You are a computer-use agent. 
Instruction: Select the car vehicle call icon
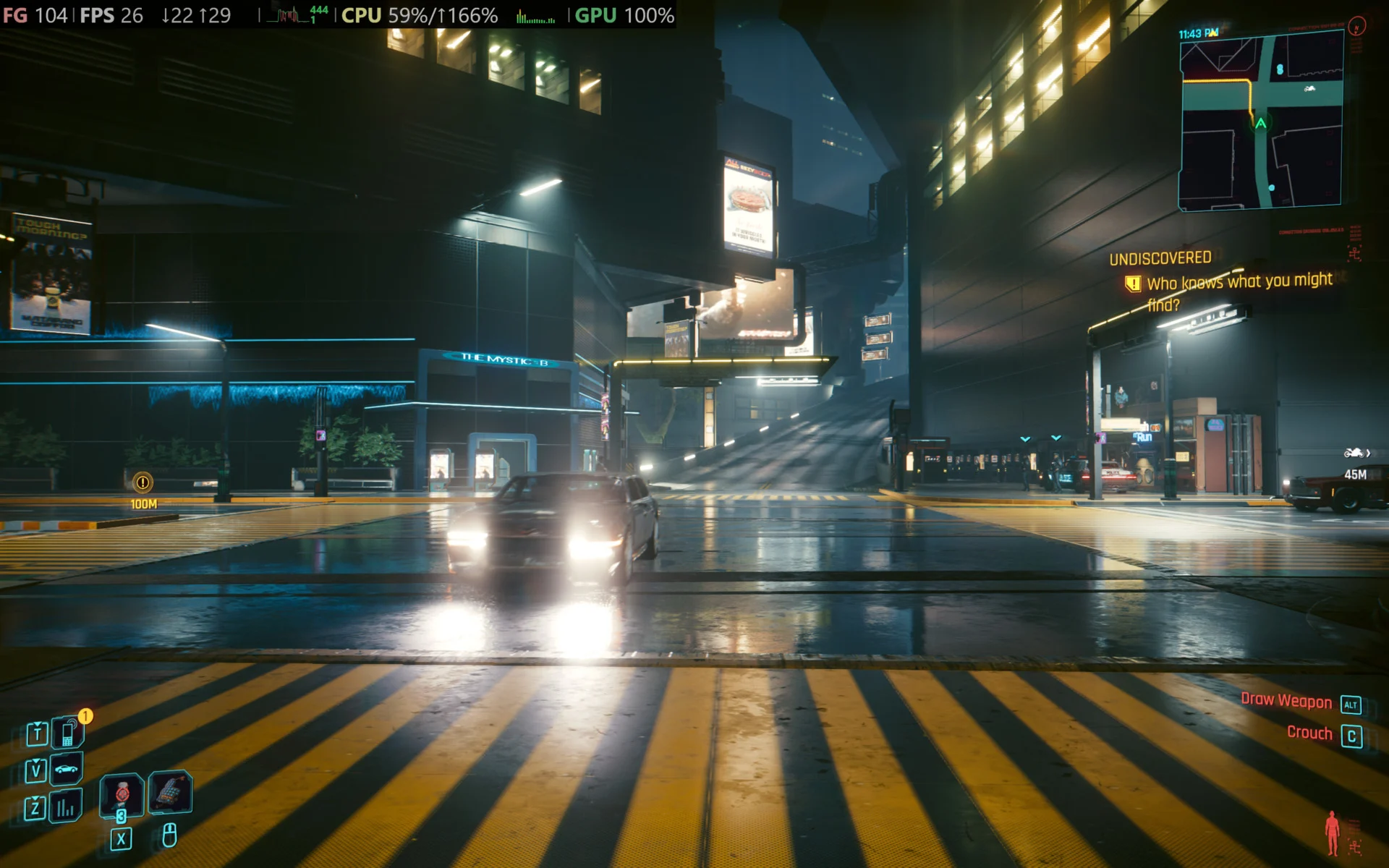click(67, 769)
